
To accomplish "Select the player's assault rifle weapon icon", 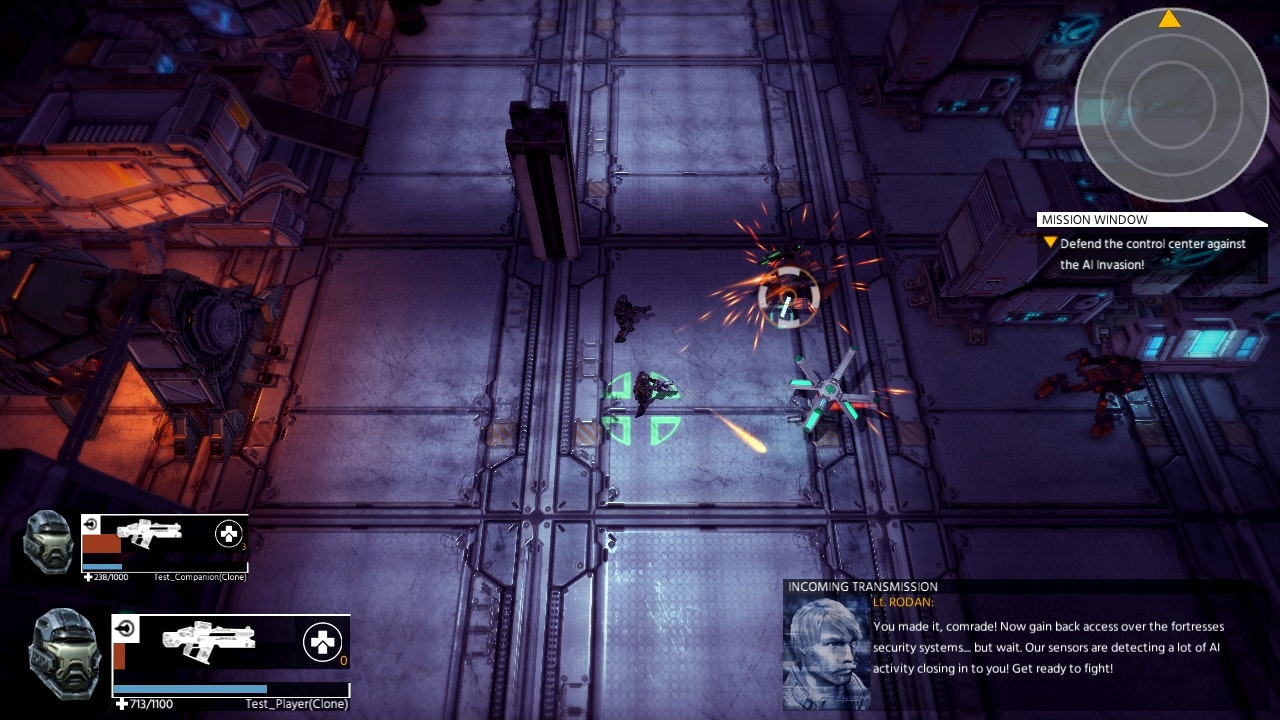I will (206, 641).
